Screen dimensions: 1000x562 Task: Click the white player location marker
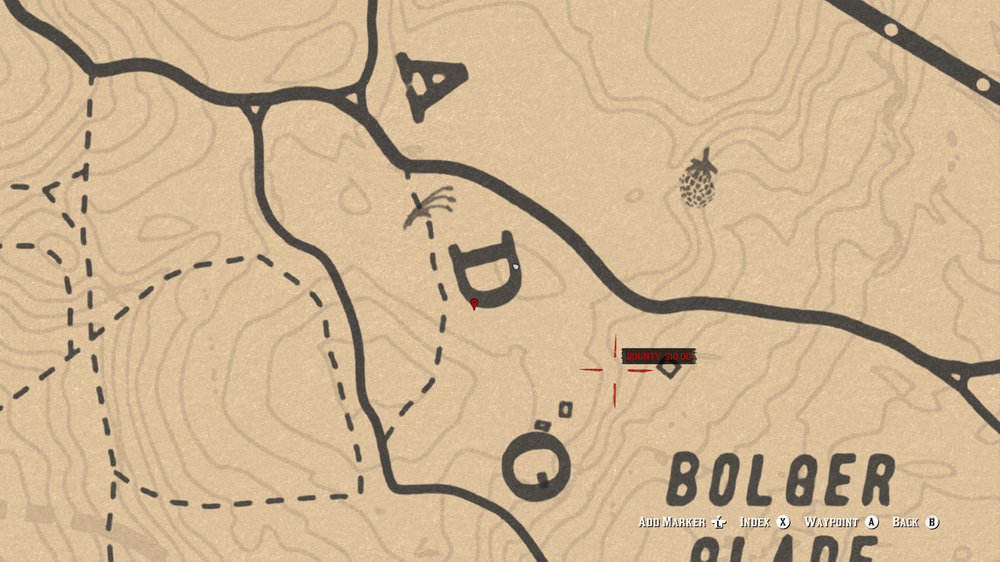click(515, 268)
